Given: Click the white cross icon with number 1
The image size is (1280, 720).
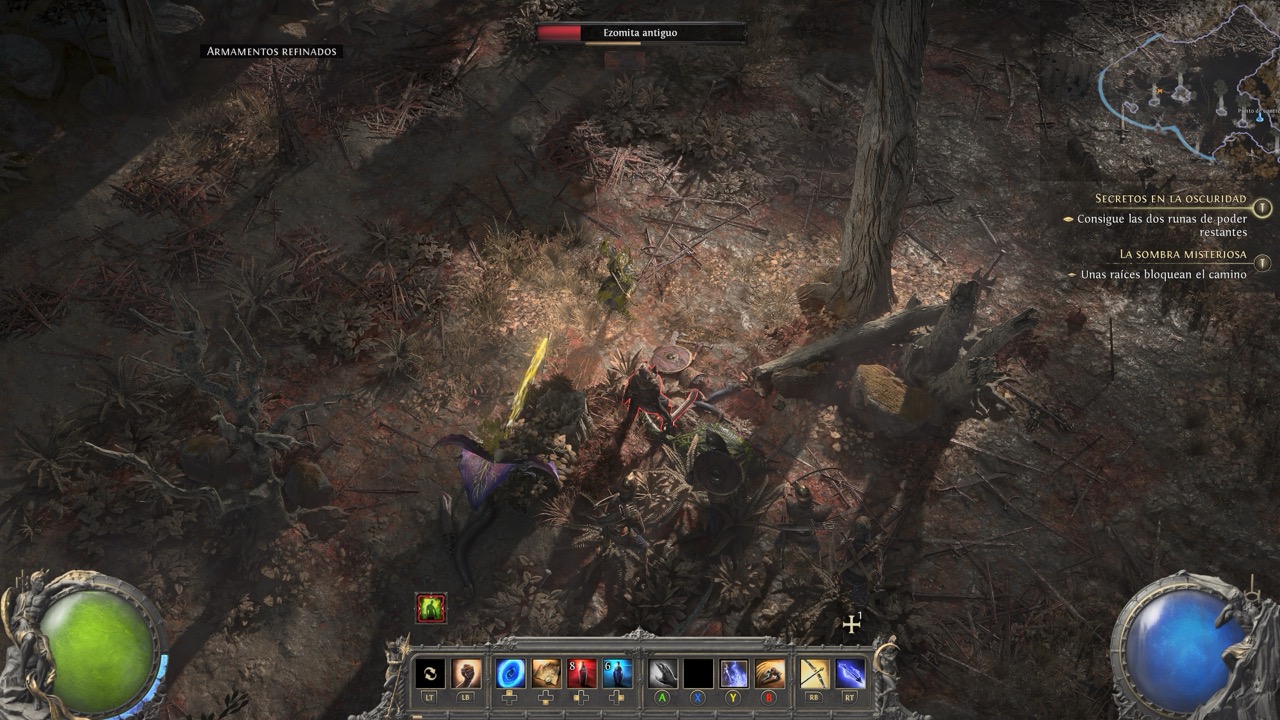Looking at the screenshot, I should pos(852,624).
